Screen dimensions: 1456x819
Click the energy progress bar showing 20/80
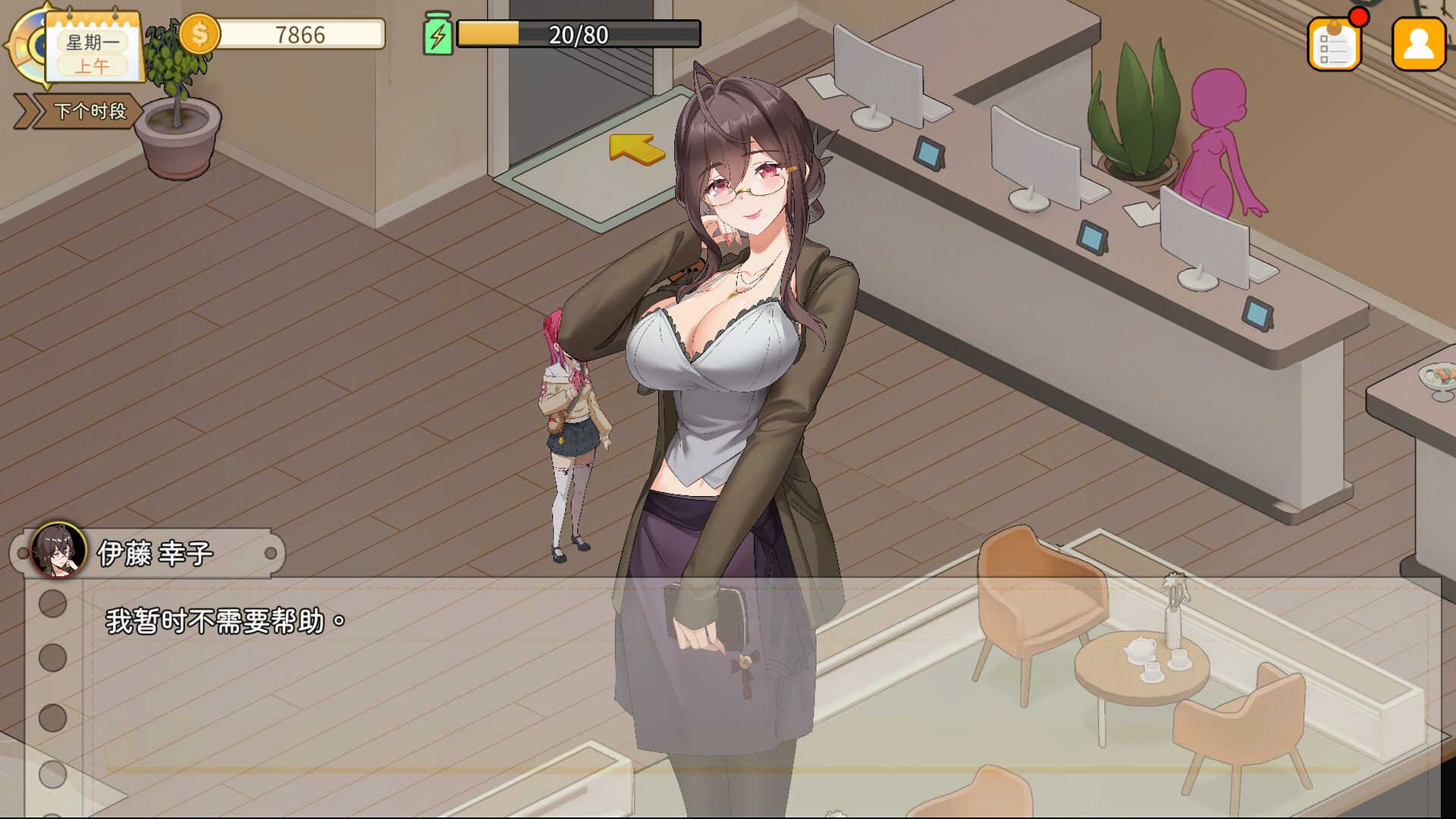576,33
